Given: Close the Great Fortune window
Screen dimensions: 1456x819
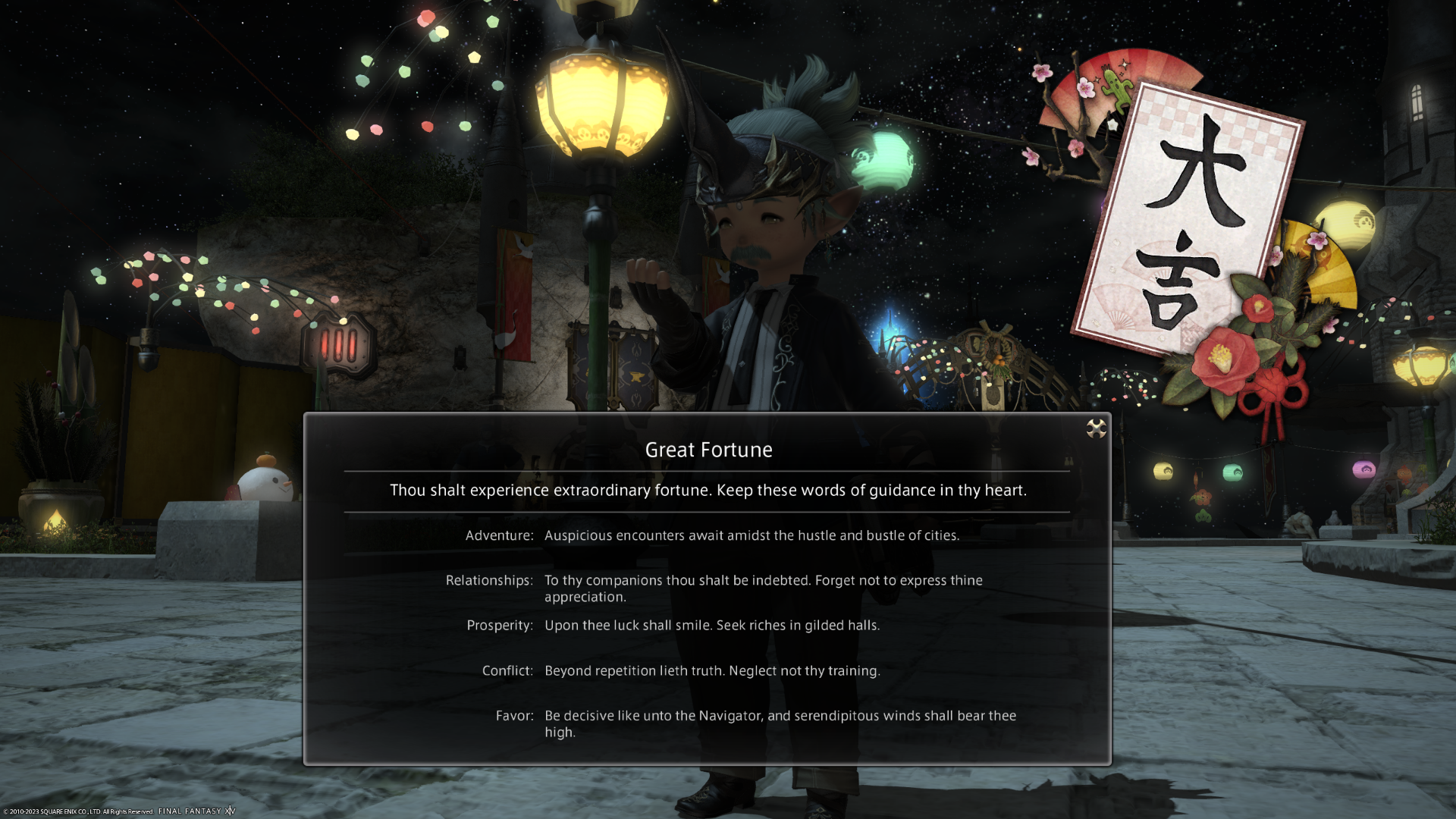Looking at the screenshot, I should point(1096,429).
